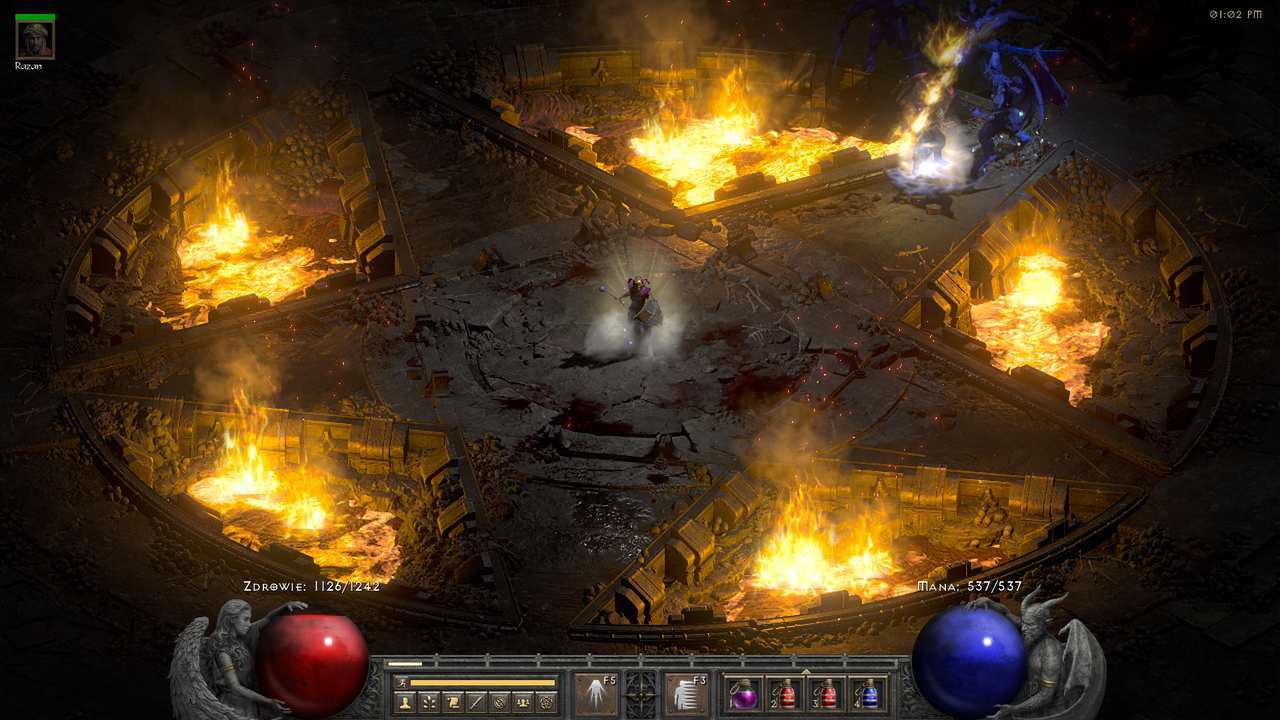This screenshot has height=720, width=1280.
Task: Use the purple rejuvenation potion in belt
Action: pos(743,695)
